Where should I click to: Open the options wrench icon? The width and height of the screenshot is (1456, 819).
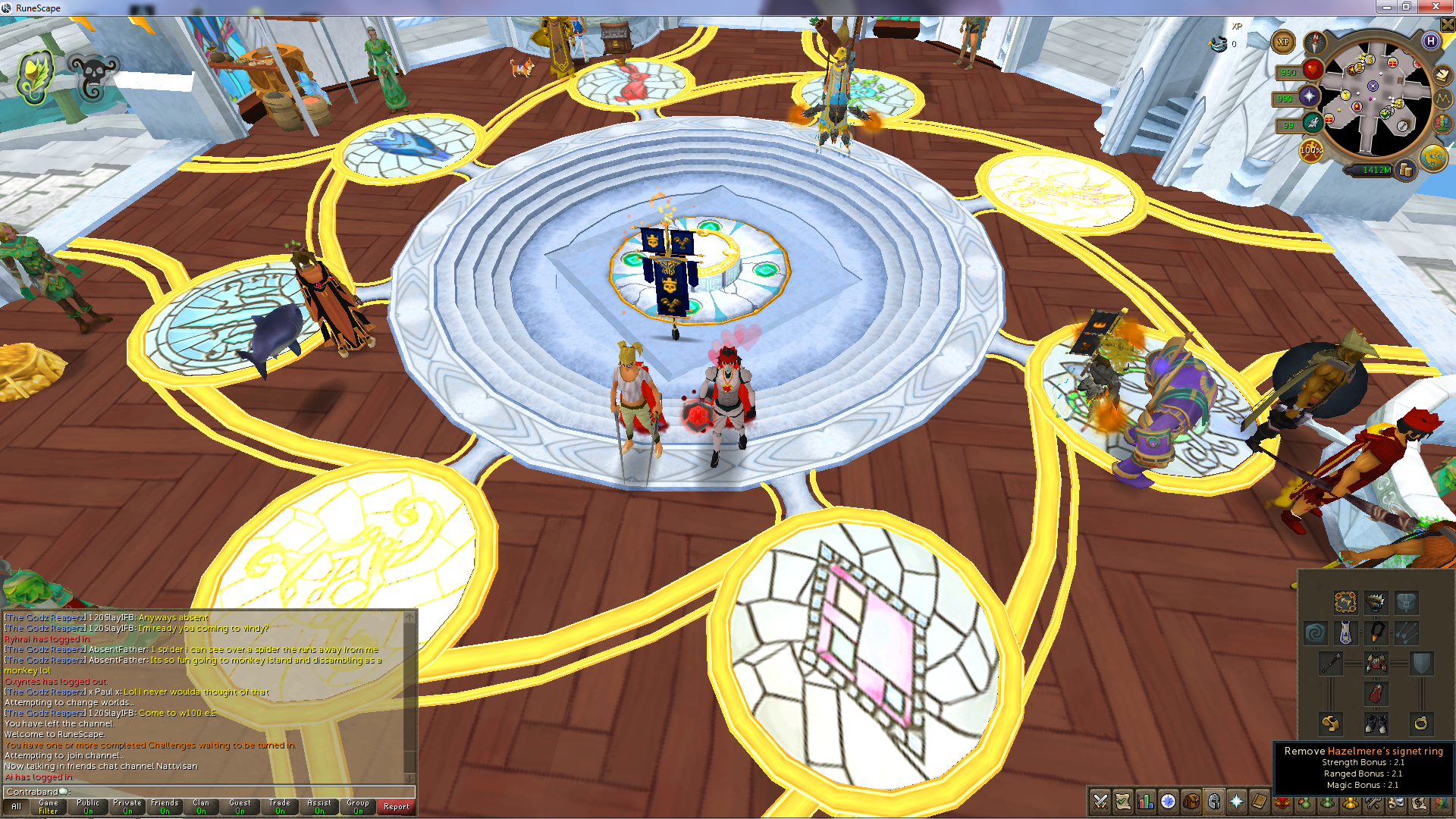tap(1375, 804)
